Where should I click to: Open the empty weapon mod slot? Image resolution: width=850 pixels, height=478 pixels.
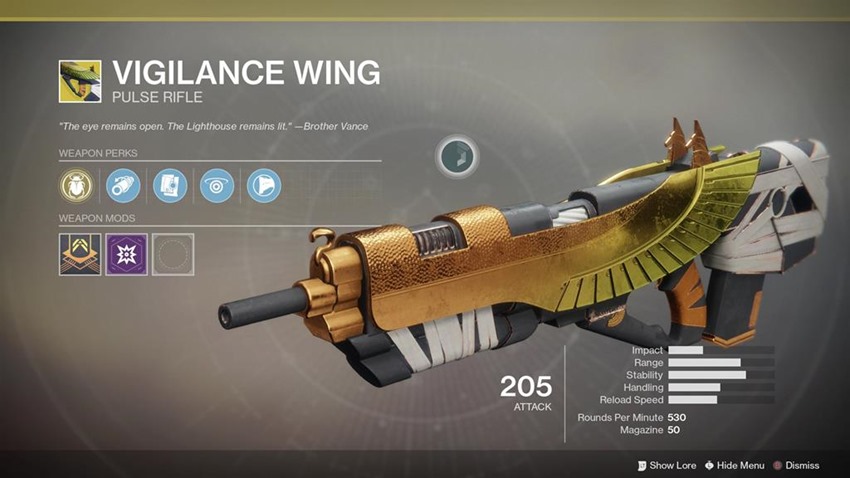[x=174, y=254]
